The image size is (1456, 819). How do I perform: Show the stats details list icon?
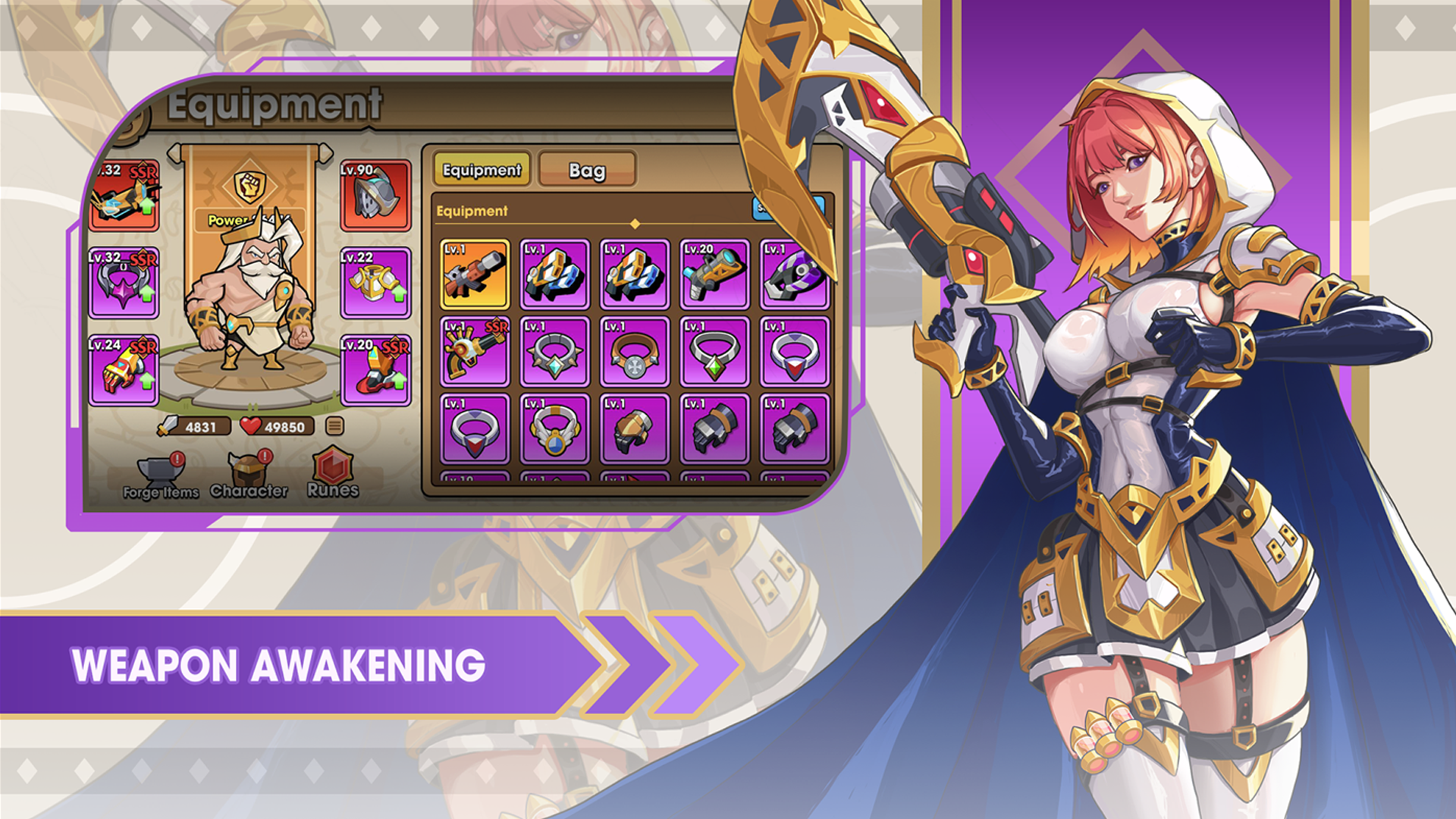pyautogui.click(x=334, y=426)
